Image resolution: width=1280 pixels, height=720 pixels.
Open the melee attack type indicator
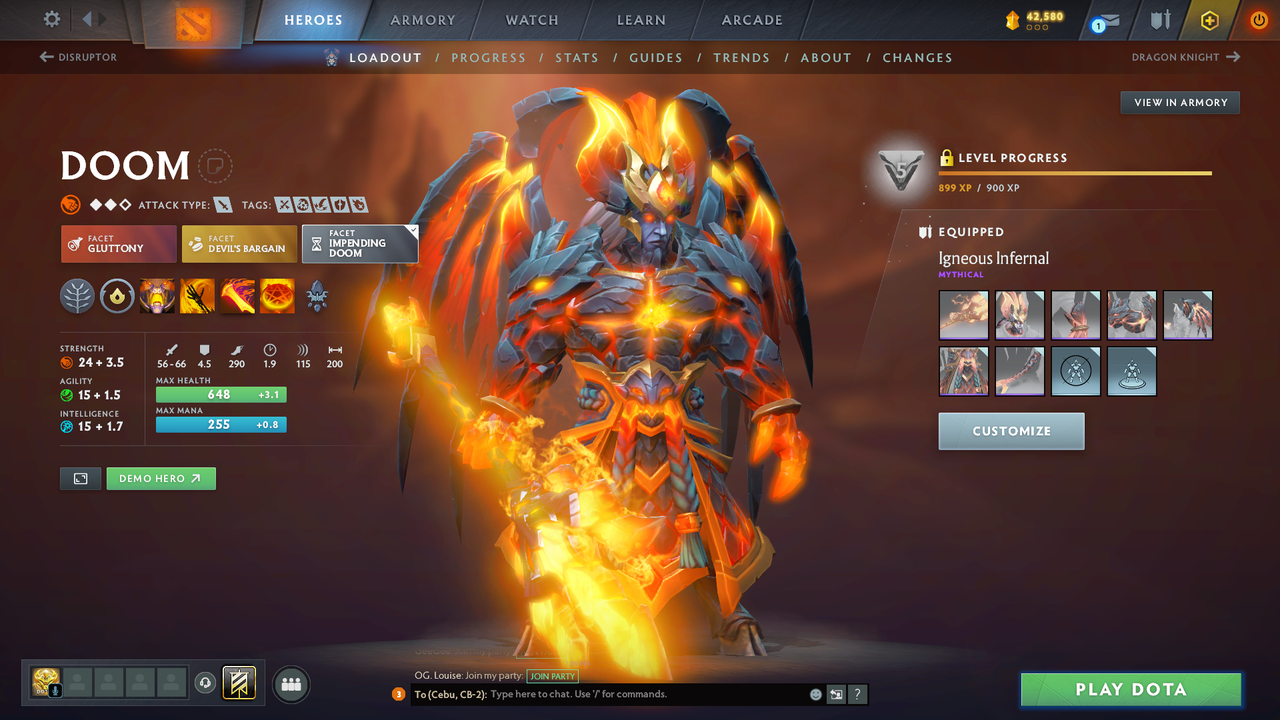222,204
